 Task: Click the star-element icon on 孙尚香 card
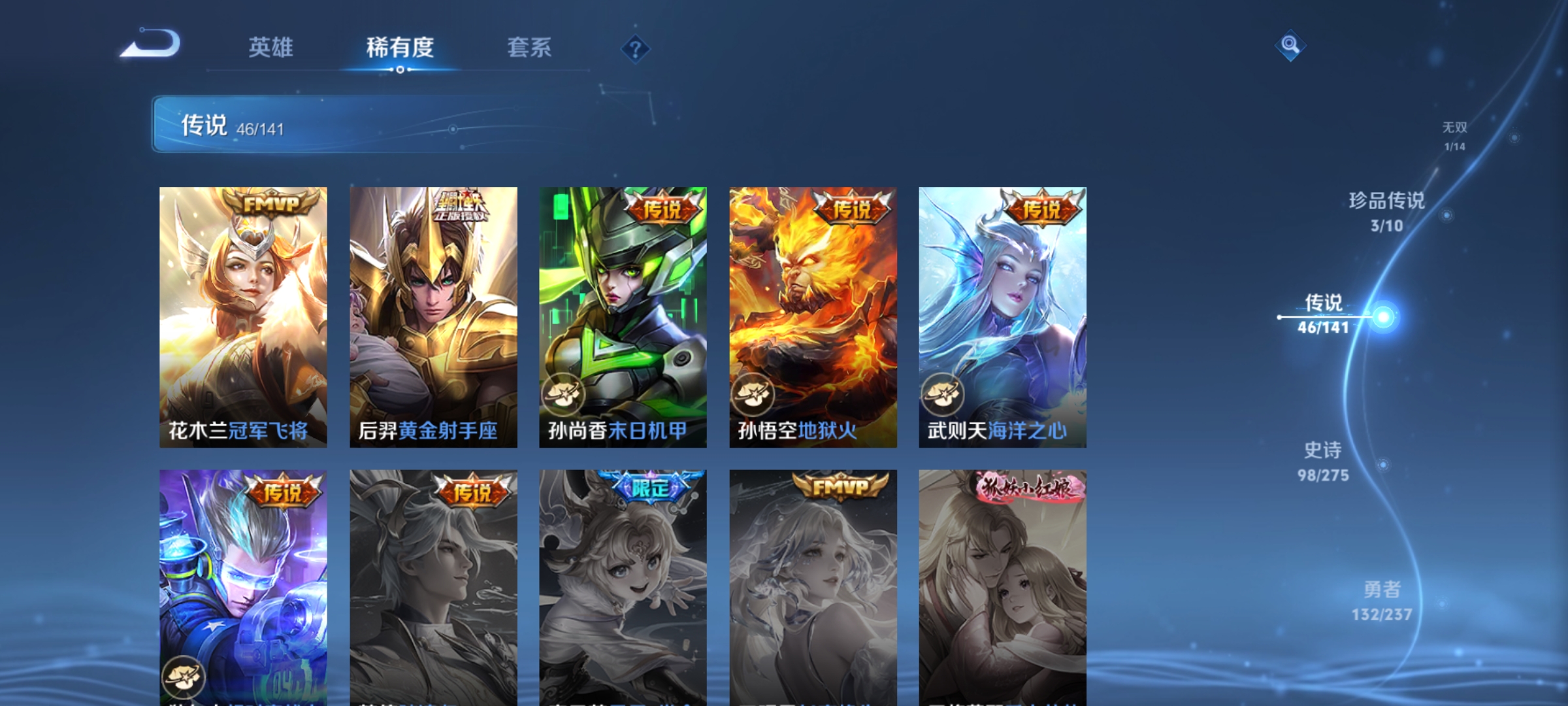[x=563, y=393]
